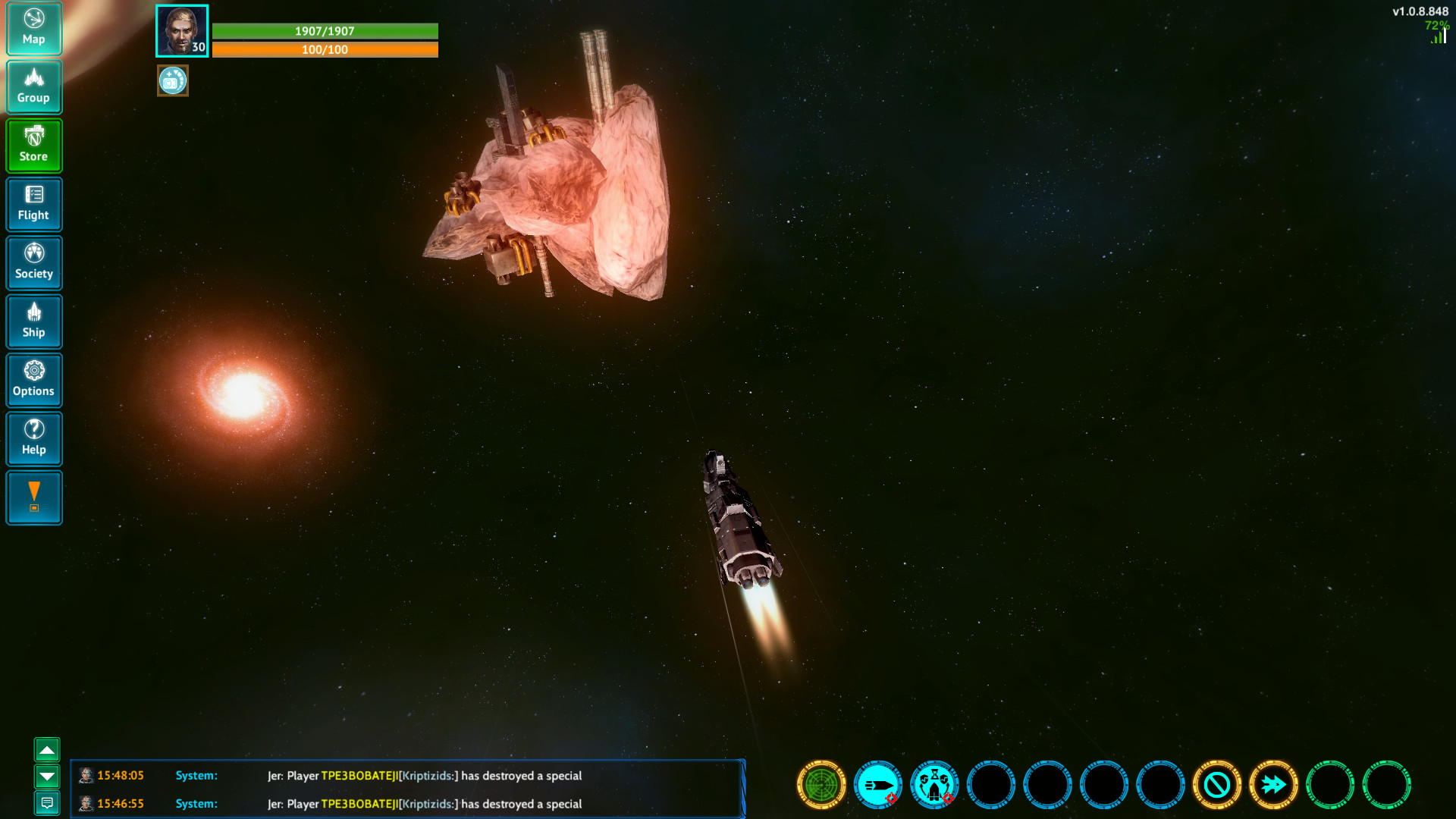Image resolution: width=1456 pixels, height=819 pixels.
Task: Expand the orange notification arrow panel
Action: point(33,497)
